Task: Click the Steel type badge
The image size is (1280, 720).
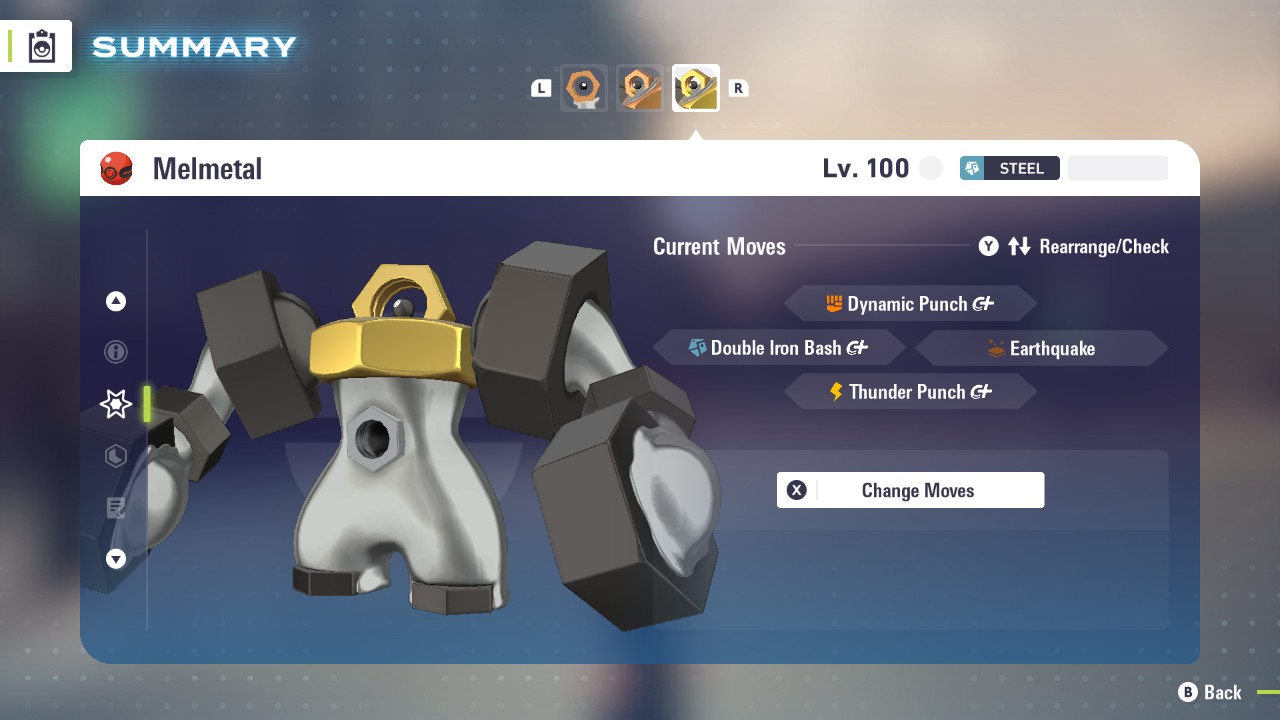Action: click(1009, 168)
